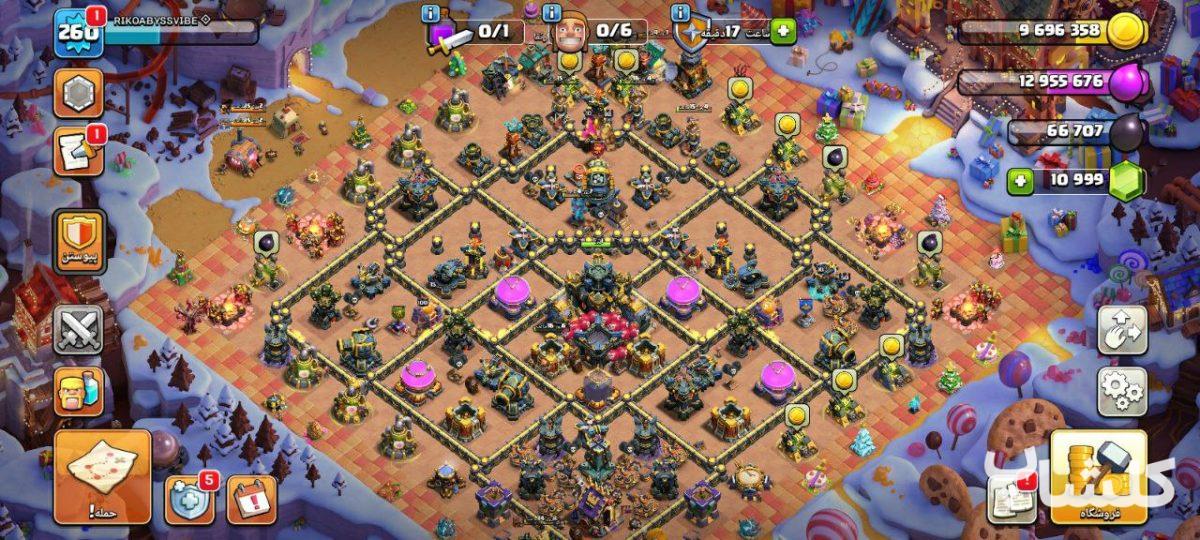
Task: Extend shield using the green plus button
Action: (x=782, y=31)
